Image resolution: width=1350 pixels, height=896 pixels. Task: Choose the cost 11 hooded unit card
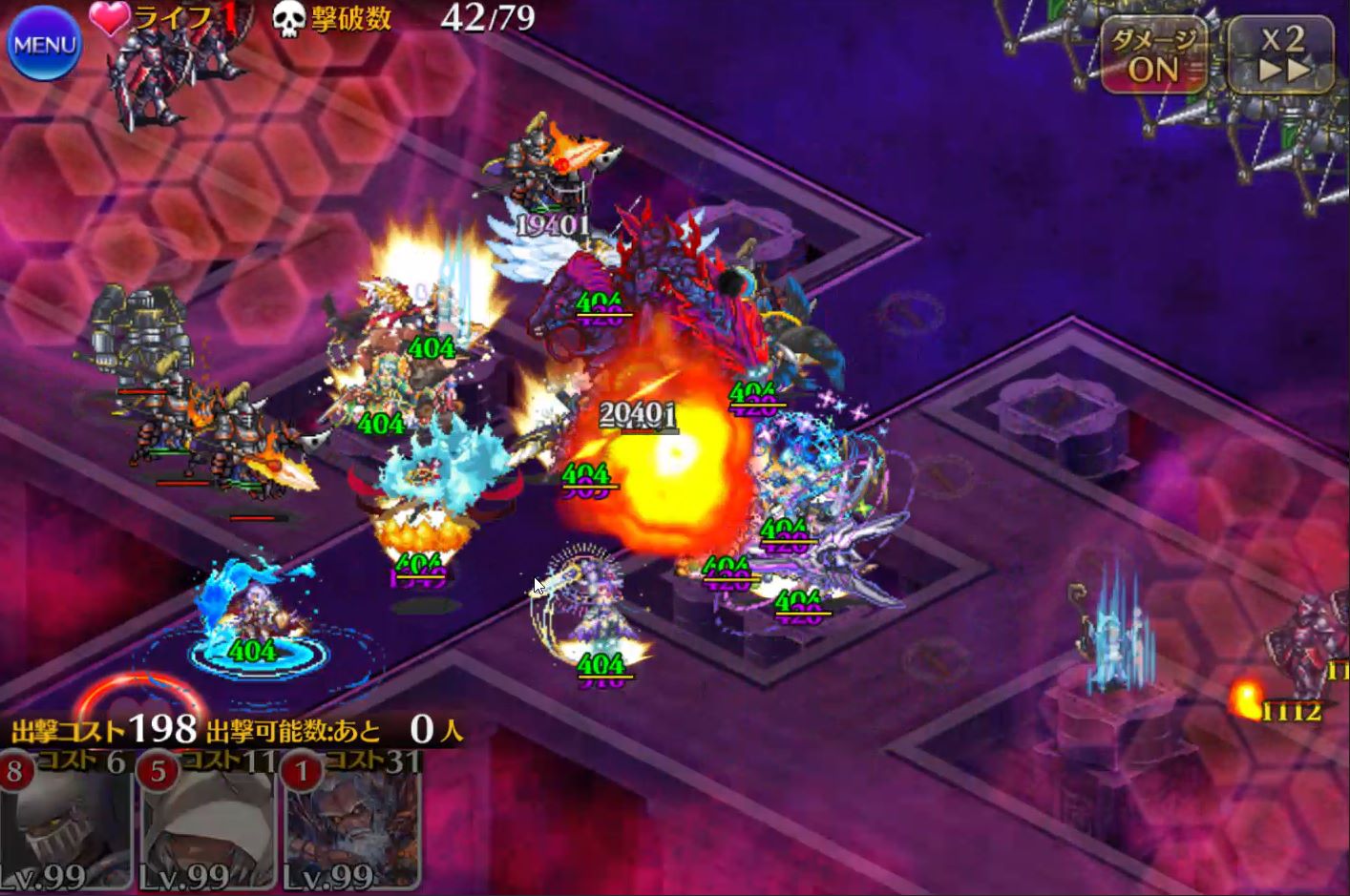click(208, 823)
